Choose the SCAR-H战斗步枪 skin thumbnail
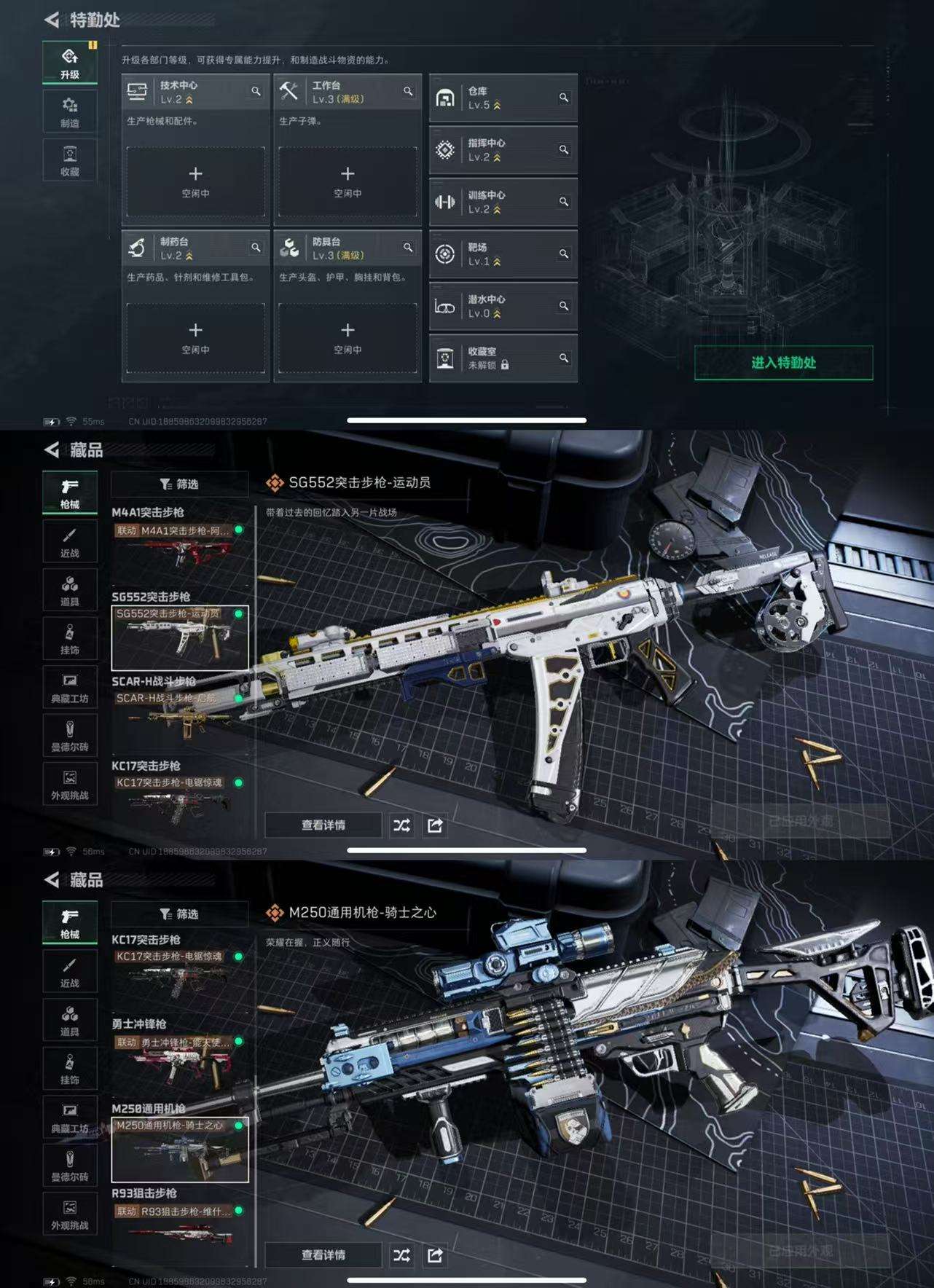Viewport: 934px width, 1288px height. pyautogui.click(x=179, y=717)
